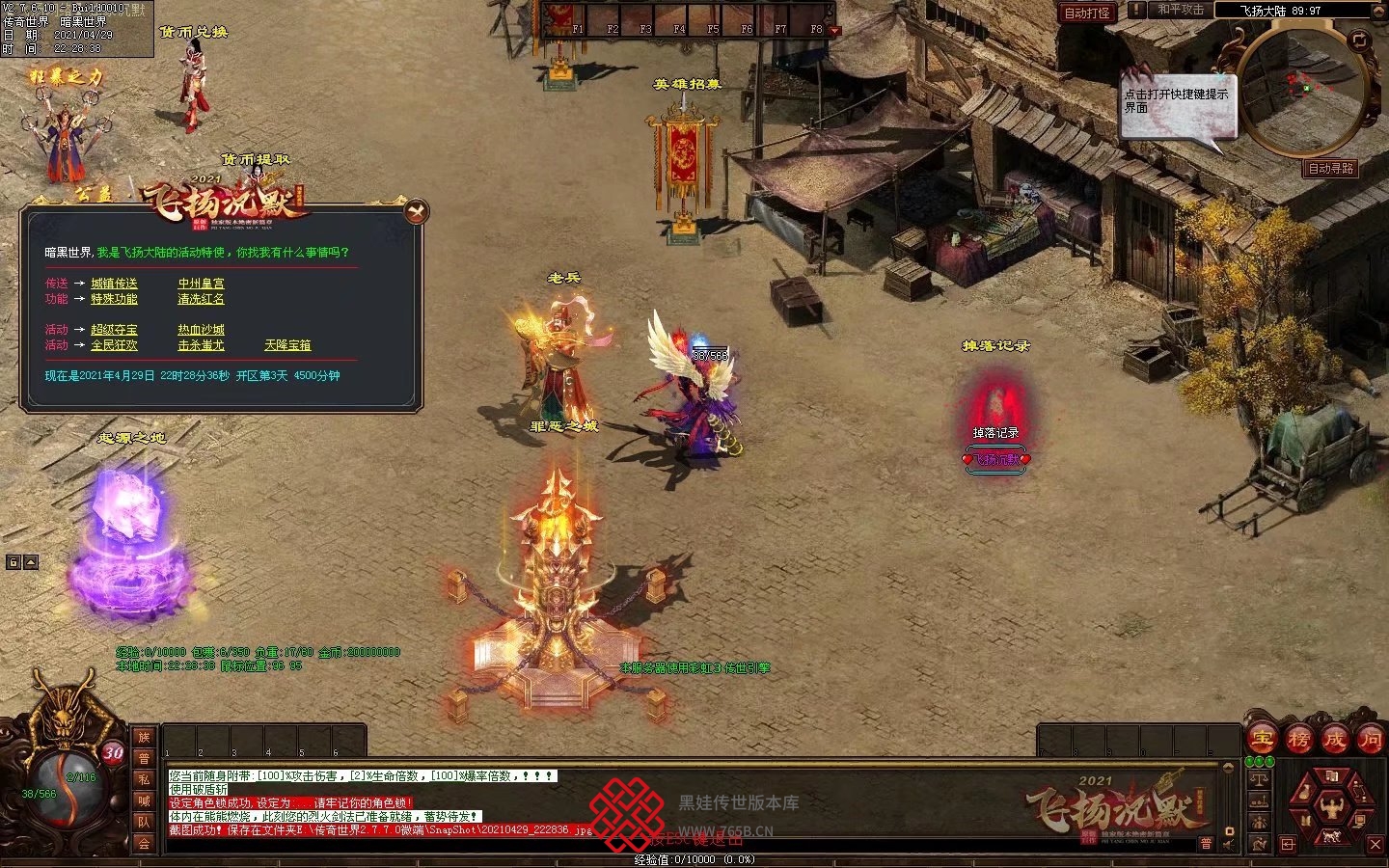Choose the 清洗红名 option
1389x868 pixels.
pyautogui.click(x=201, y=299)
